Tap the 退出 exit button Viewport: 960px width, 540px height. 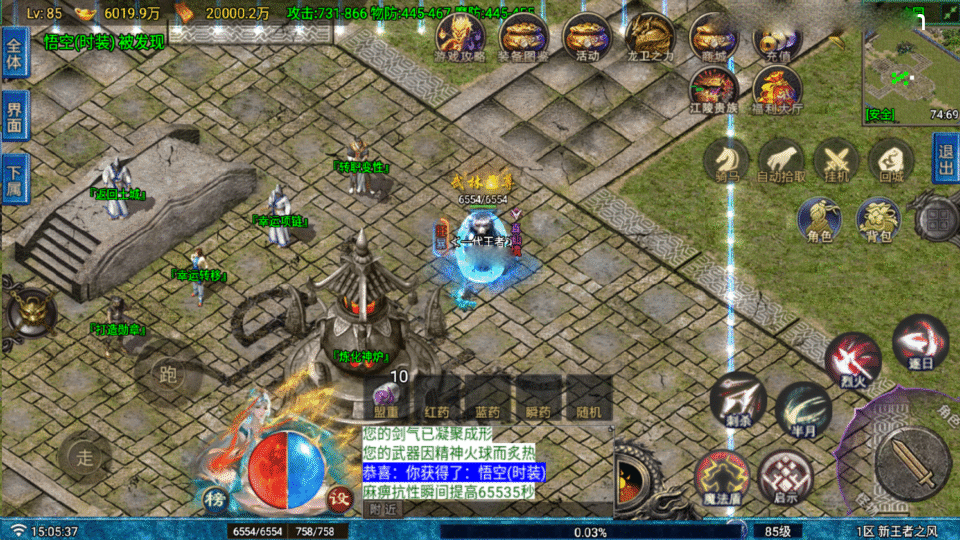945,159
